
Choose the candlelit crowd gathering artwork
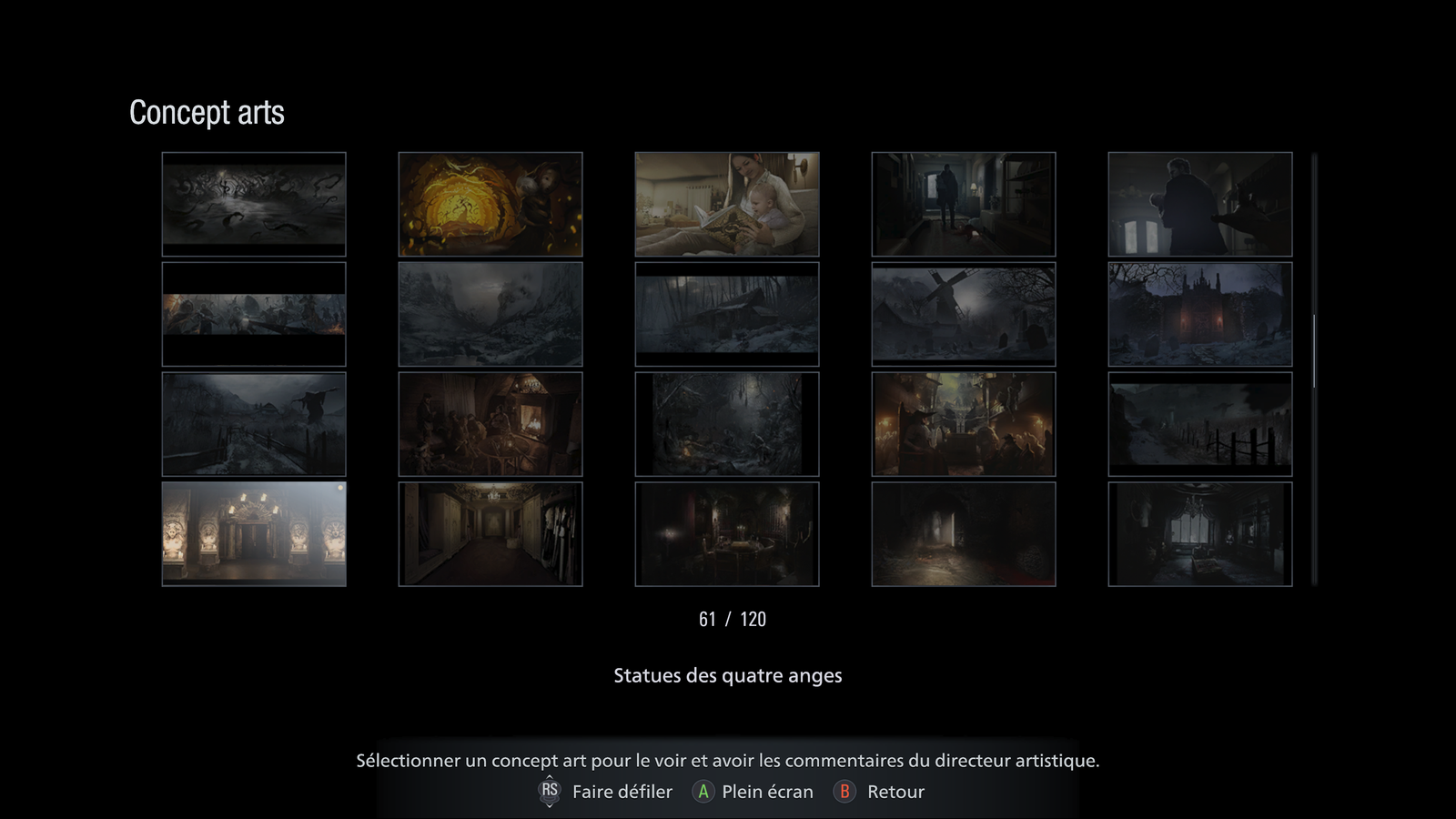tap(964, 424)
